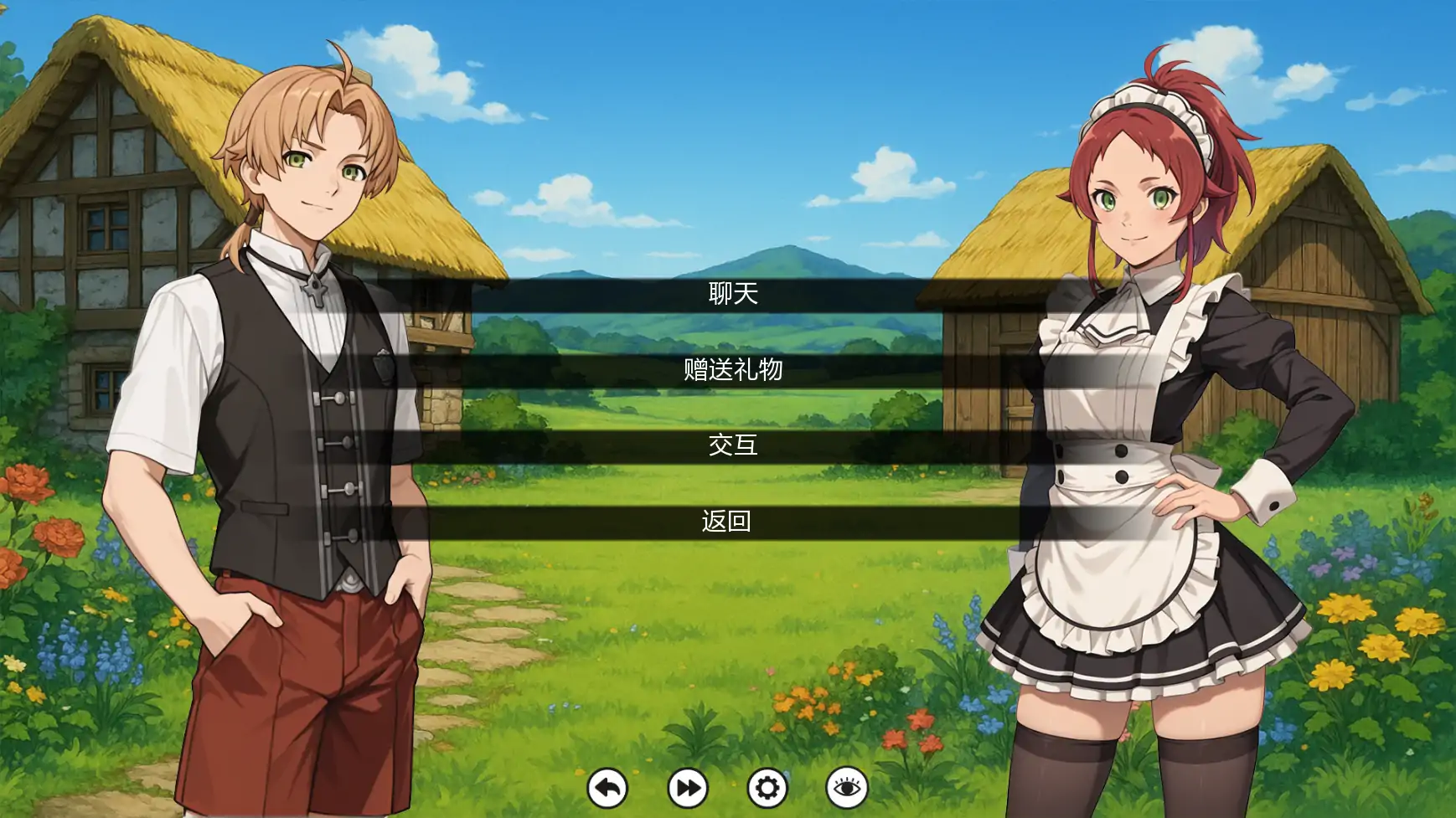Select 返回 to go back

[728, 521]
